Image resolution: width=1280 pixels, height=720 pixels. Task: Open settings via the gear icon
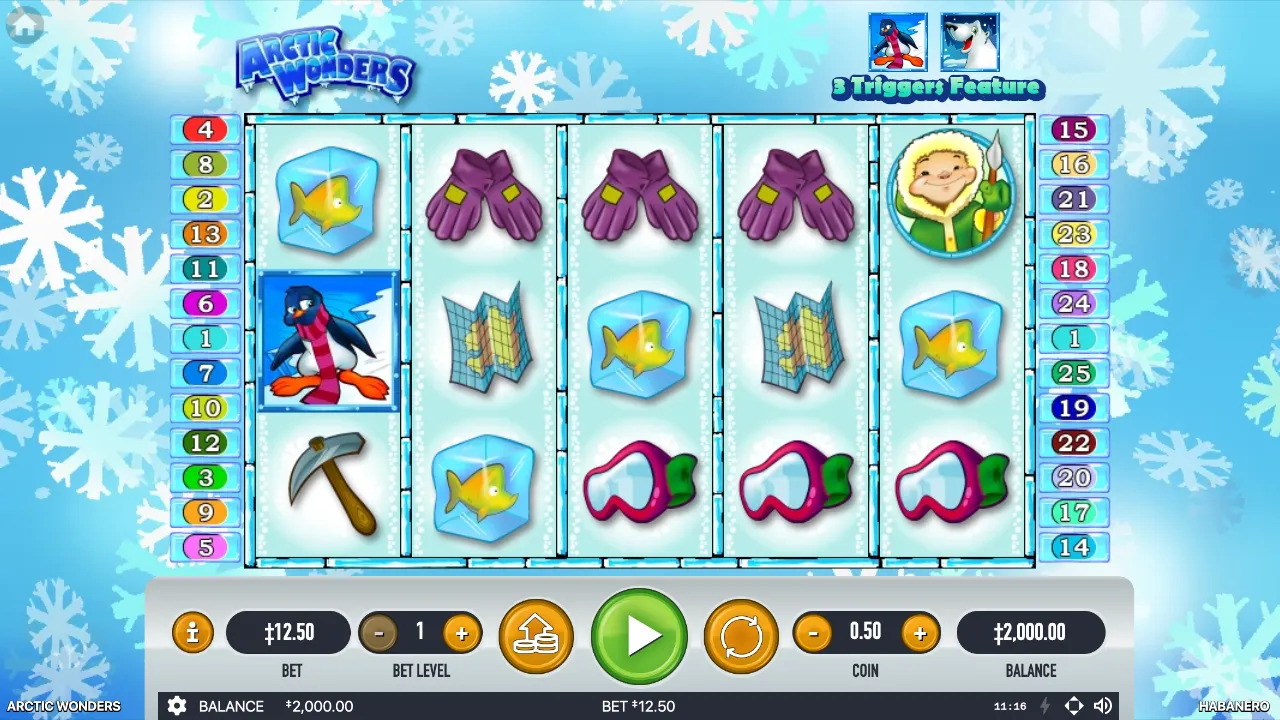[177, 706]
